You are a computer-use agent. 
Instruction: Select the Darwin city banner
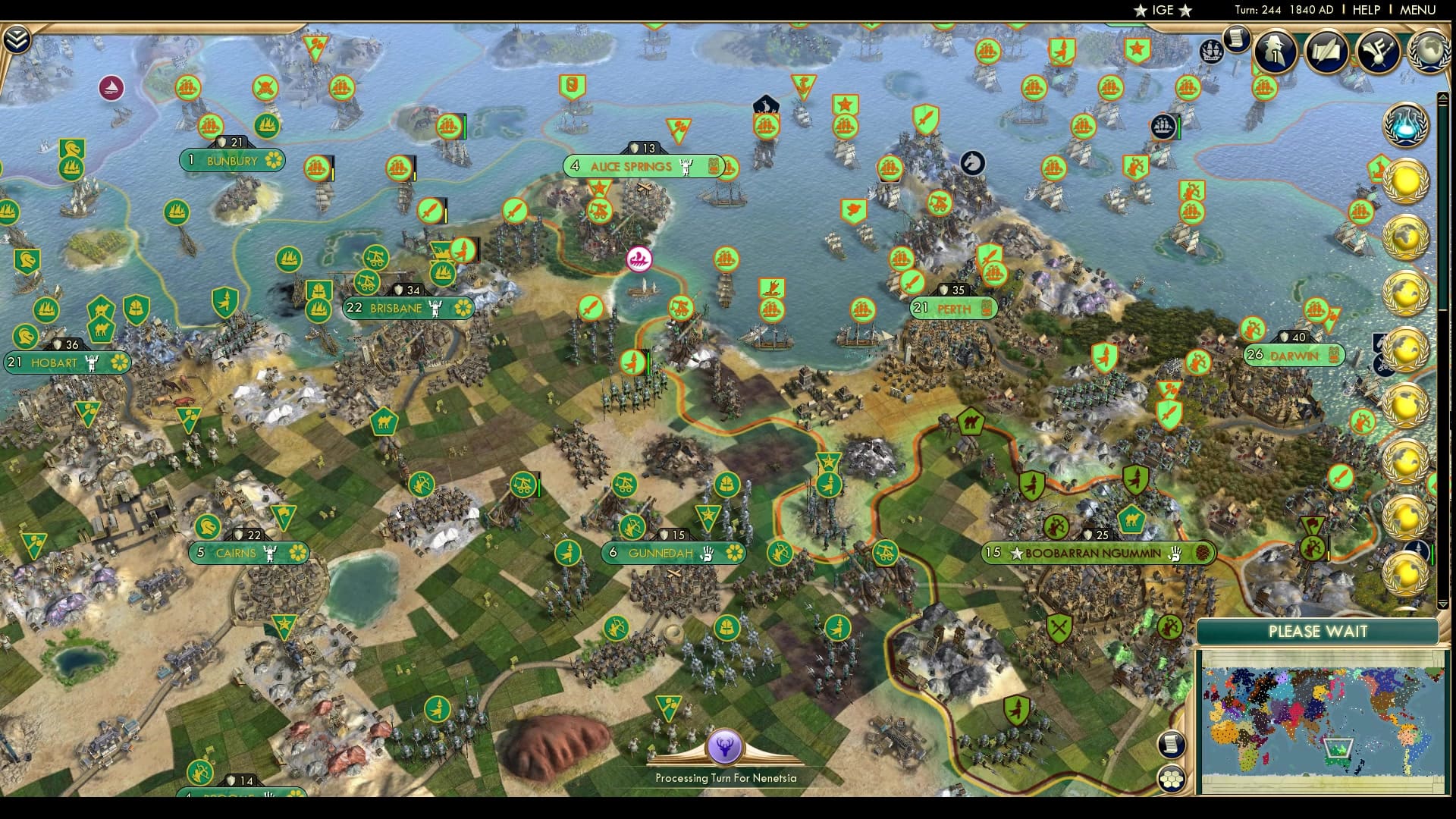click(1293, 353)
